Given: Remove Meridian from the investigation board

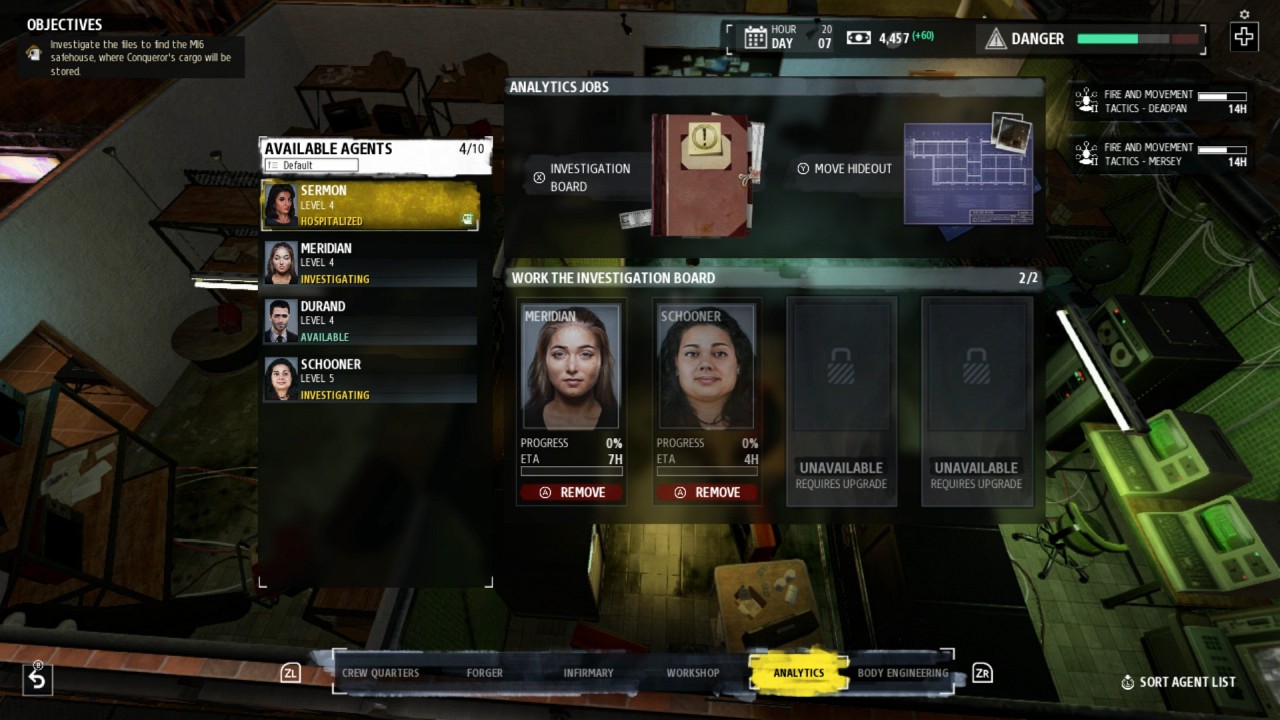Looking at the screenshot, I should (x=571, y=491).
